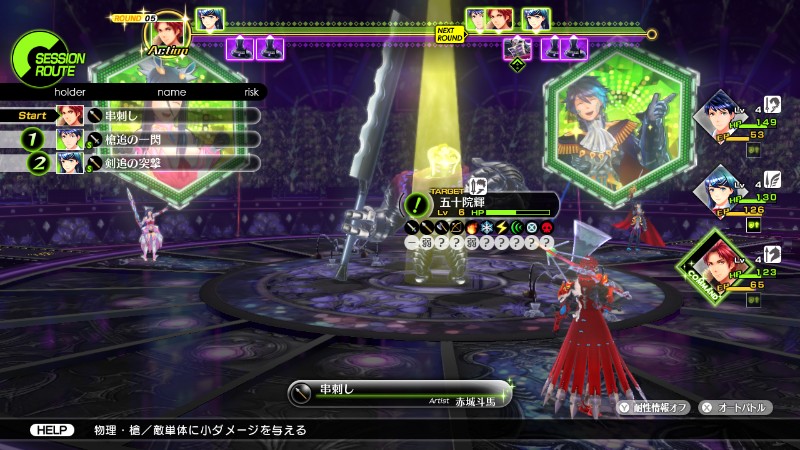Enable auto battle with オートバトル

tap(736, 407)
